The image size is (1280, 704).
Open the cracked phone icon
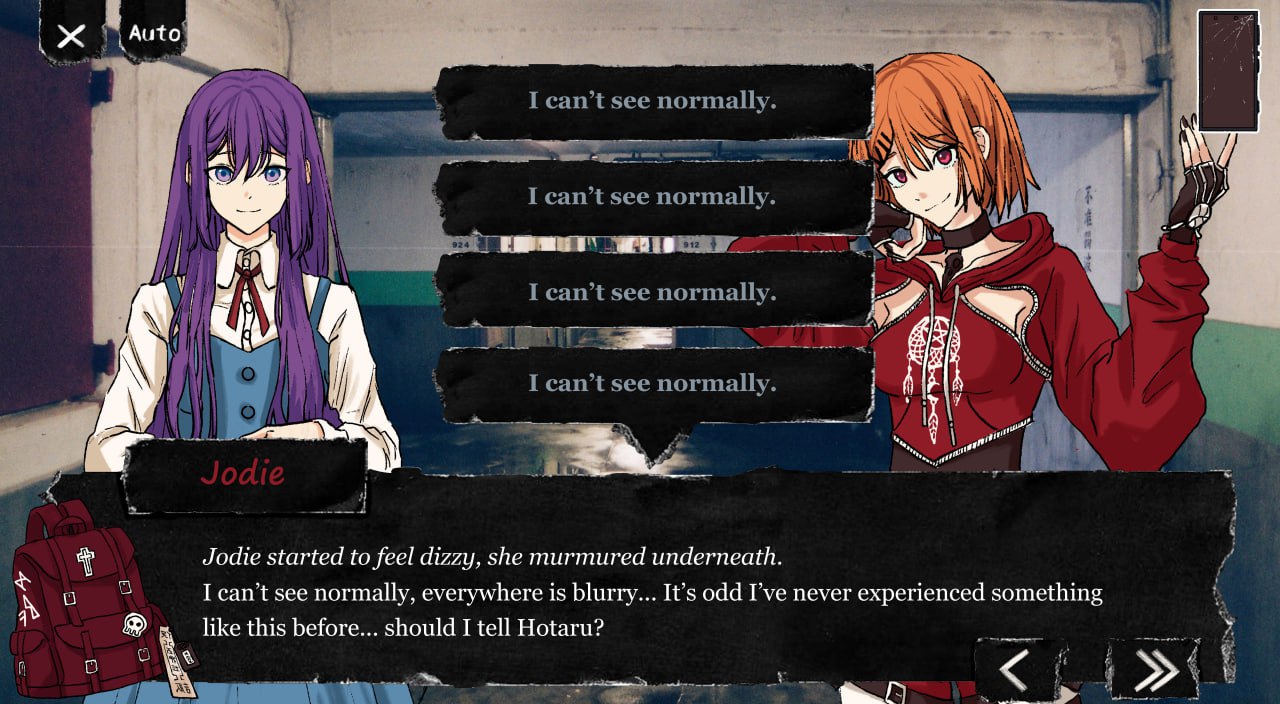tap(1227, 70)
